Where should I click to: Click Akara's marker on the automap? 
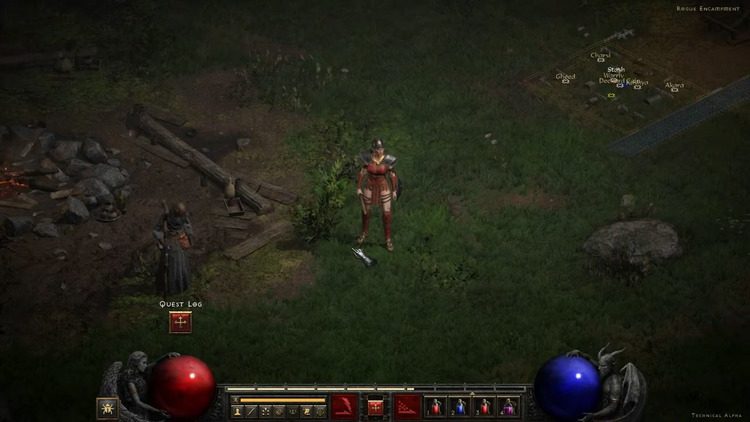pyautogui.click(x=676, y=92)
